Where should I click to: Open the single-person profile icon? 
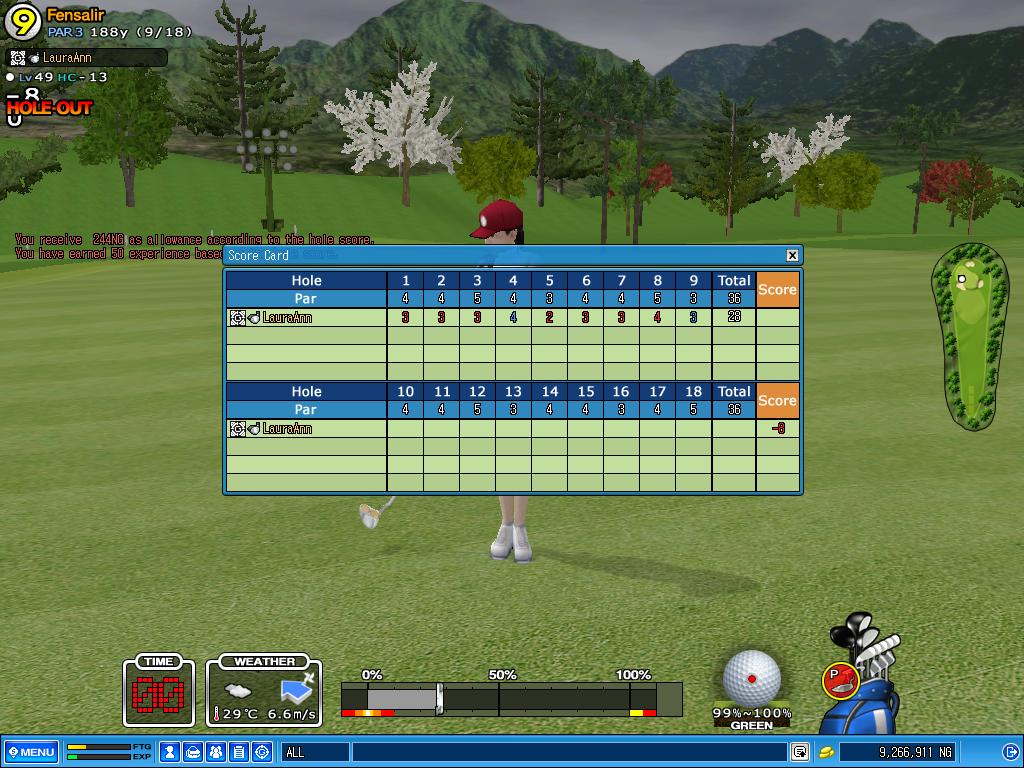pos(170,752)
